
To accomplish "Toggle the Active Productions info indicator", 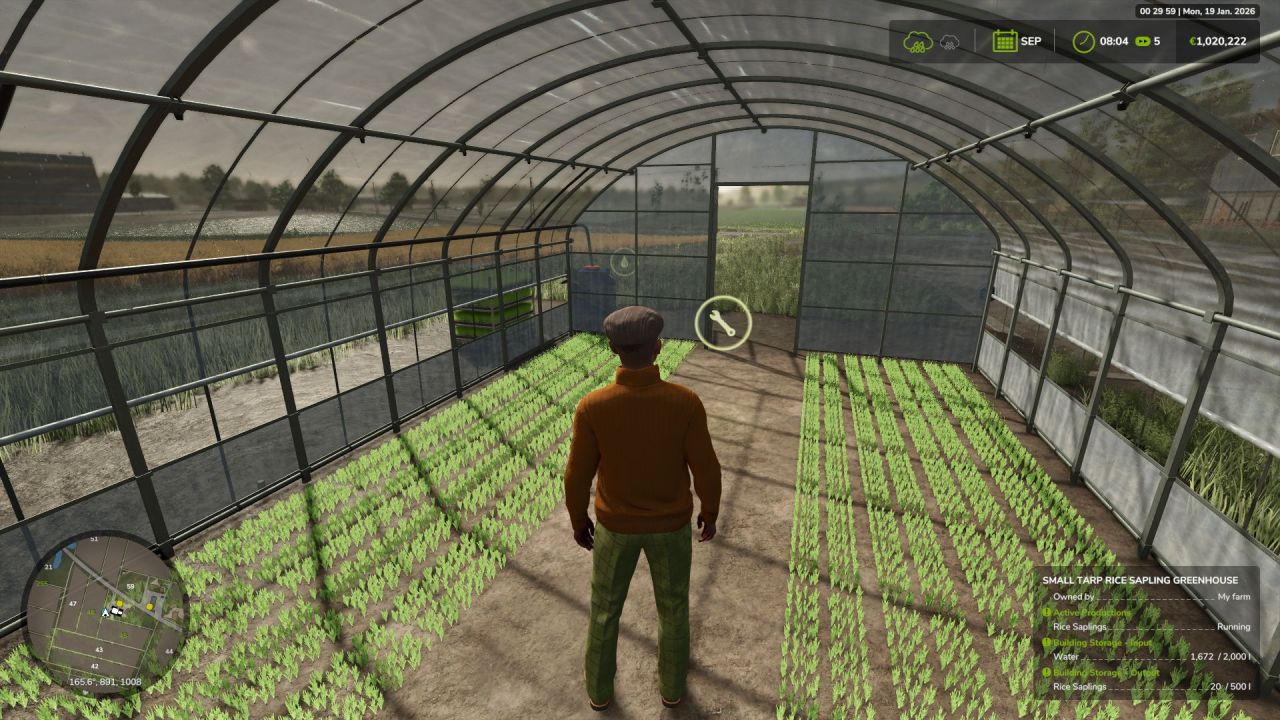I will (x=1047, y=613).
